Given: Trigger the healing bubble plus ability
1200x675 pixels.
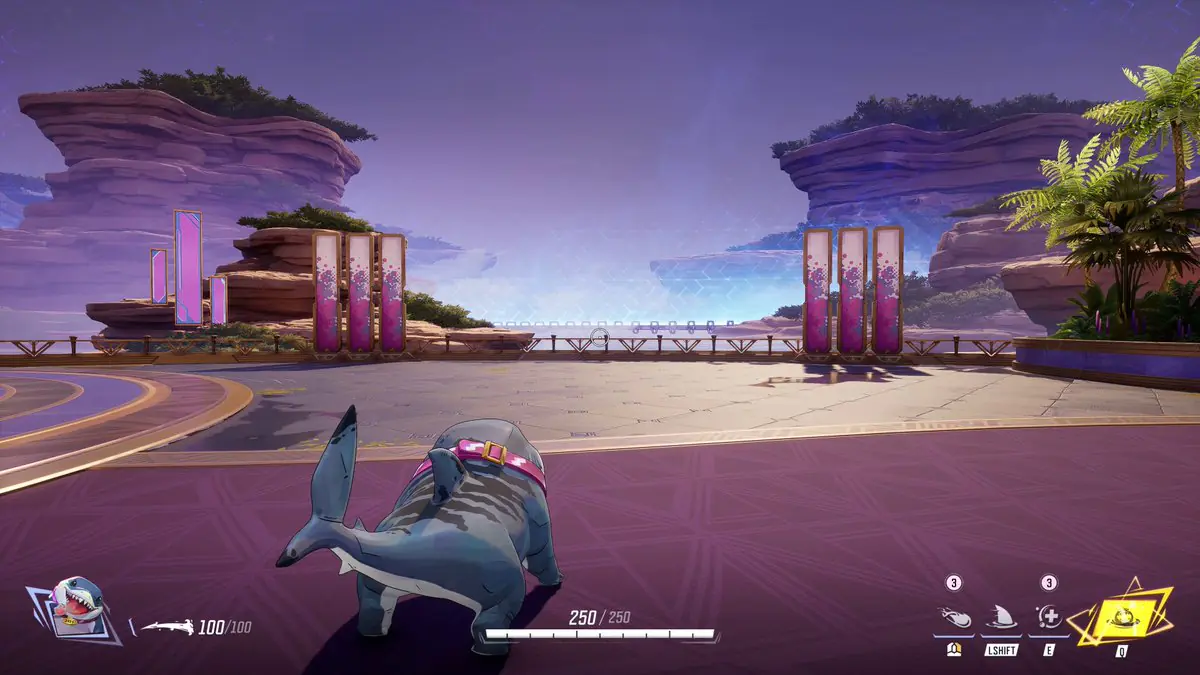Looking at the screenshot, I should point(1049,618).
